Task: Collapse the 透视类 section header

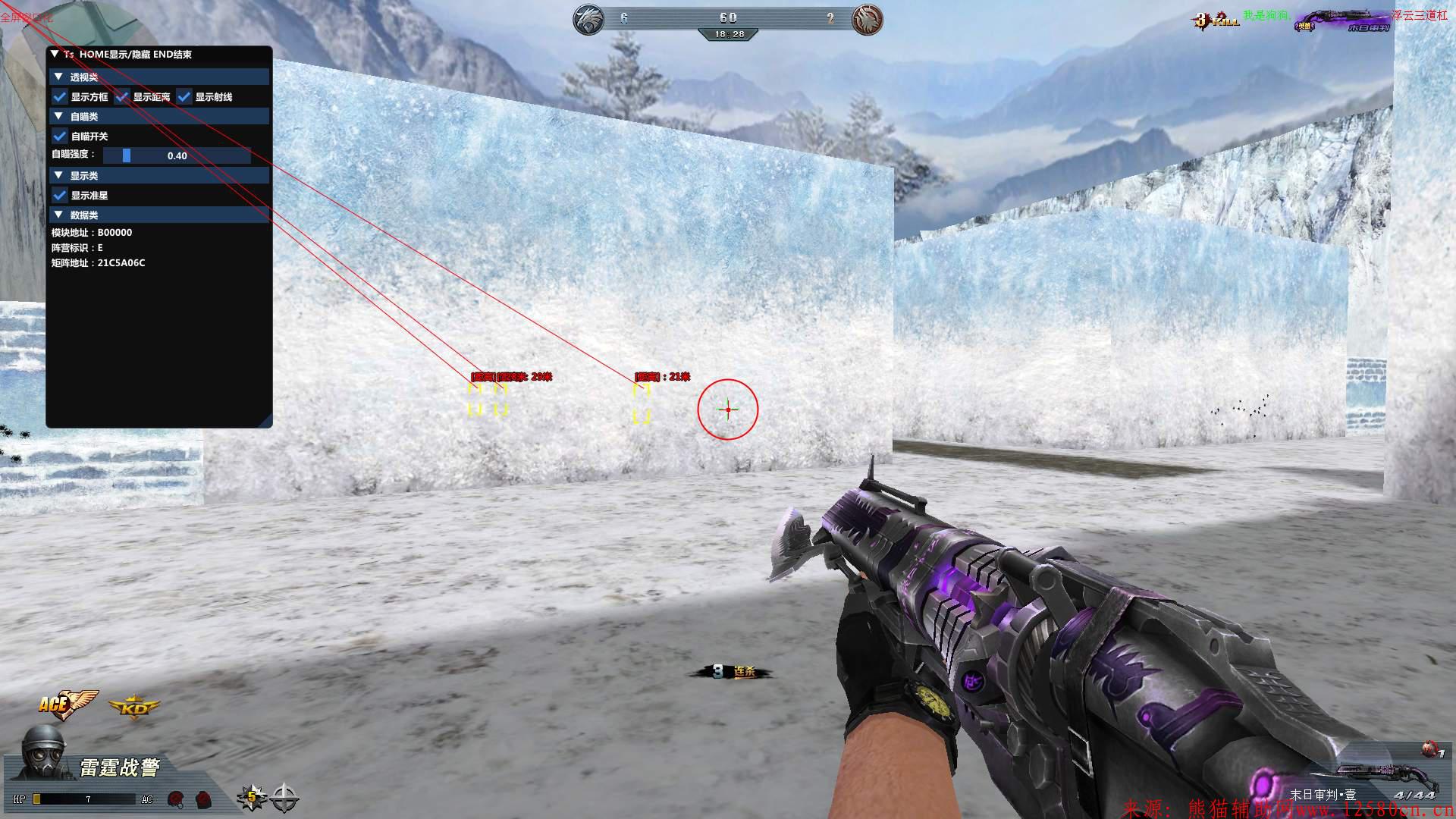Action: coord(58,77)
